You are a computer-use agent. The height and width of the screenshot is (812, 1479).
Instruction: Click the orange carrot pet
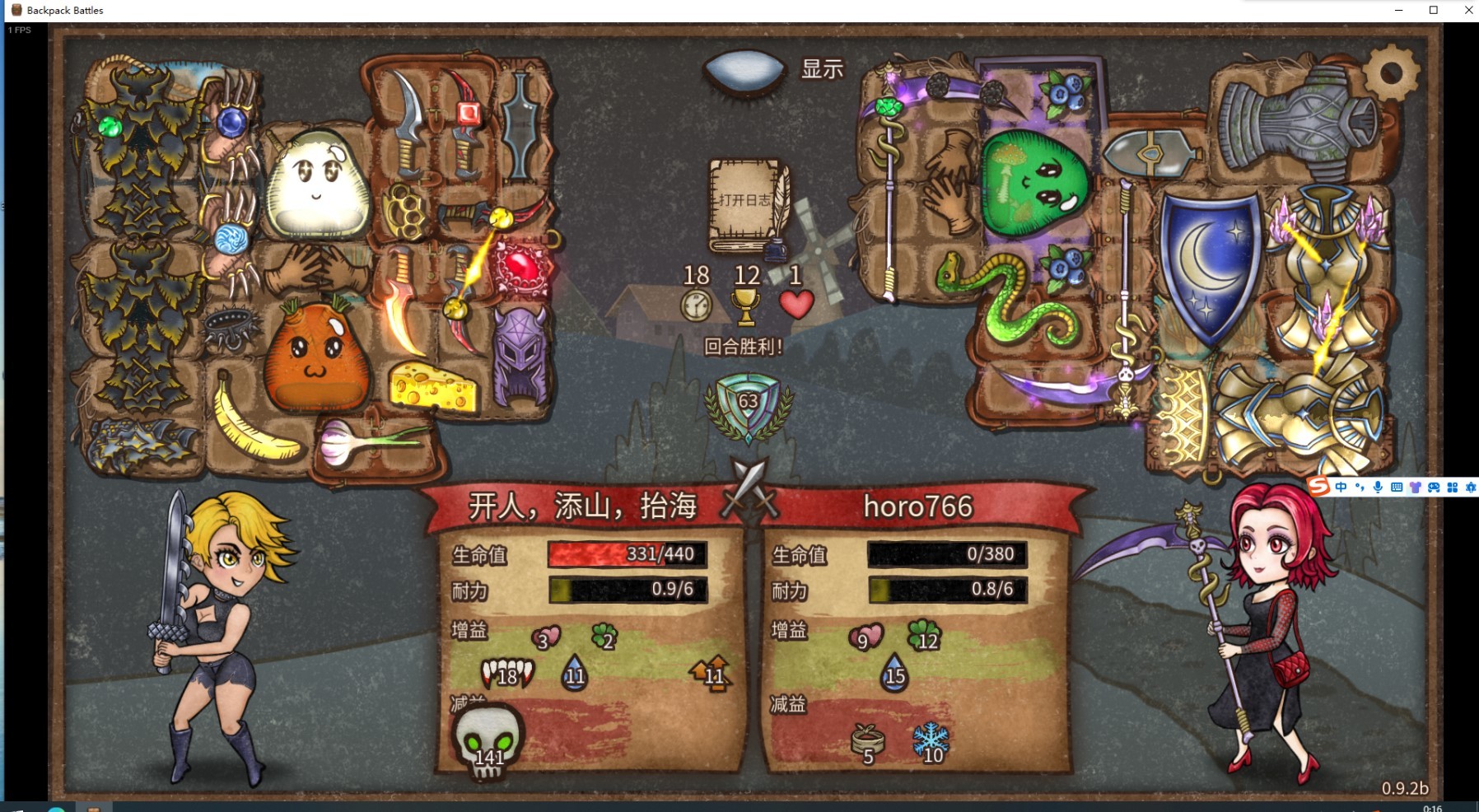[x=316, y=354]
